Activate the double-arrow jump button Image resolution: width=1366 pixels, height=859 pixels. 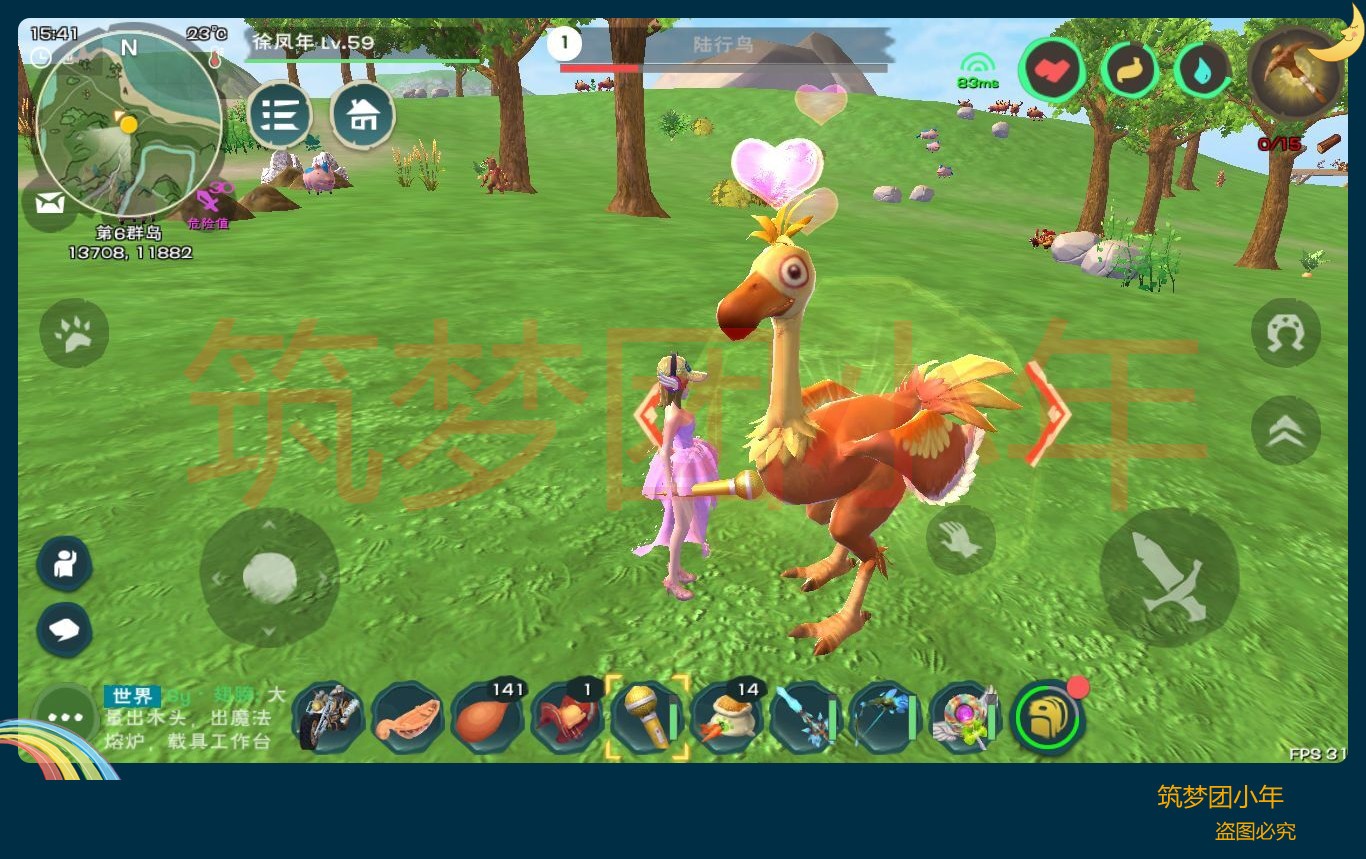1286,430
